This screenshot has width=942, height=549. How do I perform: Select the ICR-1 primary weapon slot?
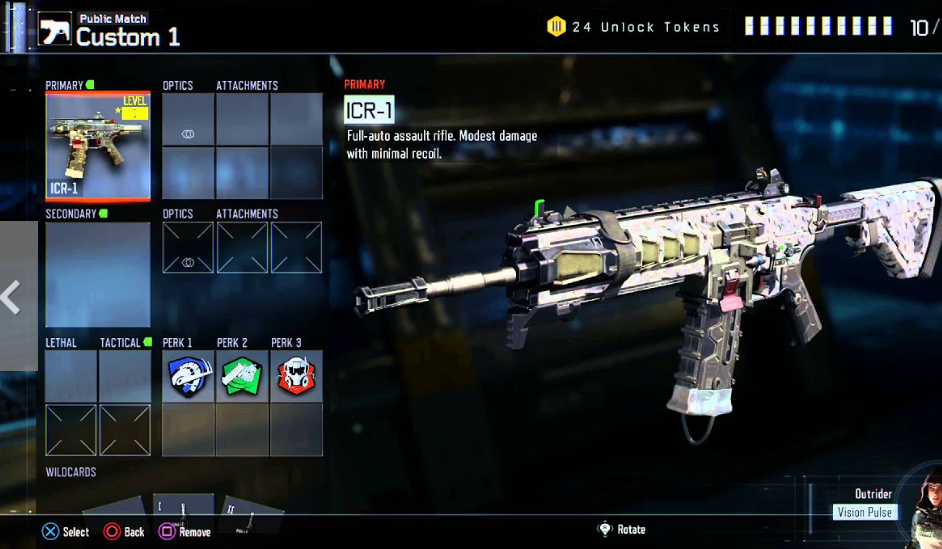(98, 146)
